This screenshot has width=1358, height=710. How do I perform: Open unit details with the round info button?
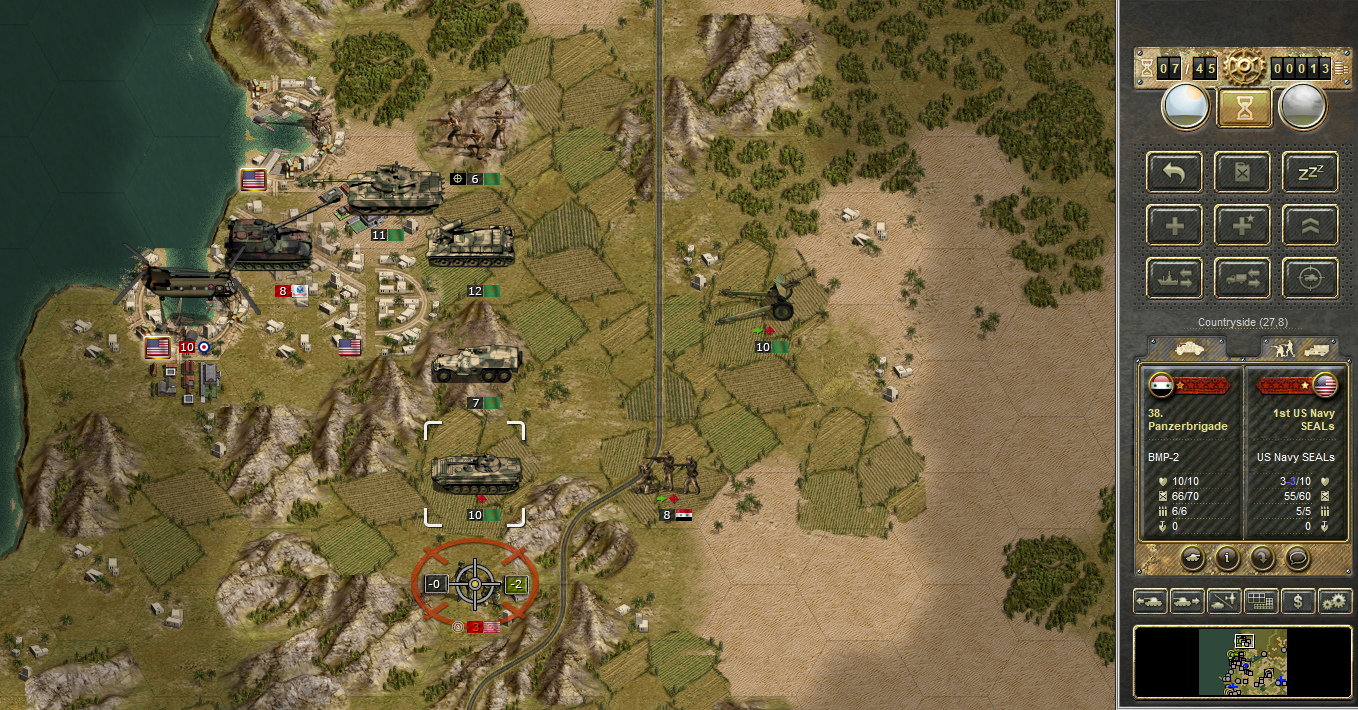pos(1227,557)
